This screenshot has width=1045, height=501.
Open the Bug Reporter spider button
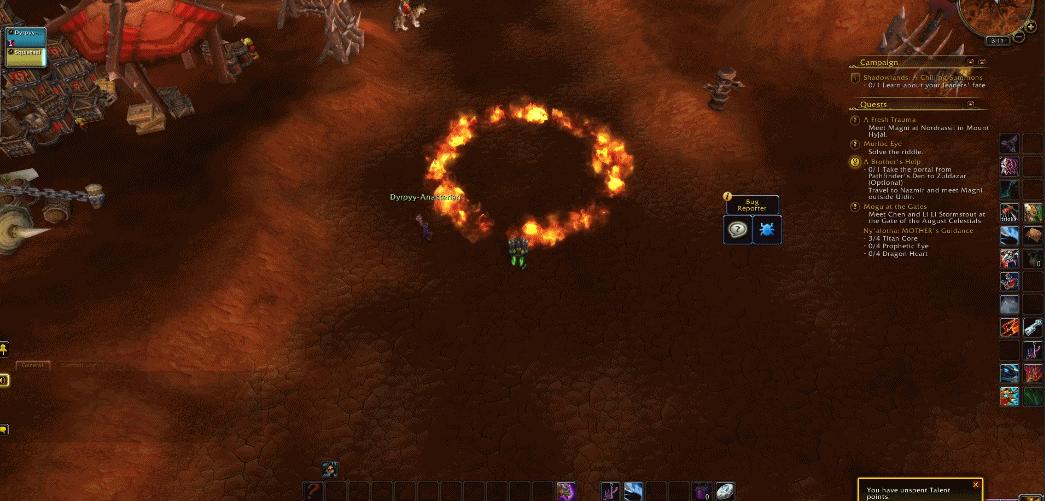tap(768, 229)
